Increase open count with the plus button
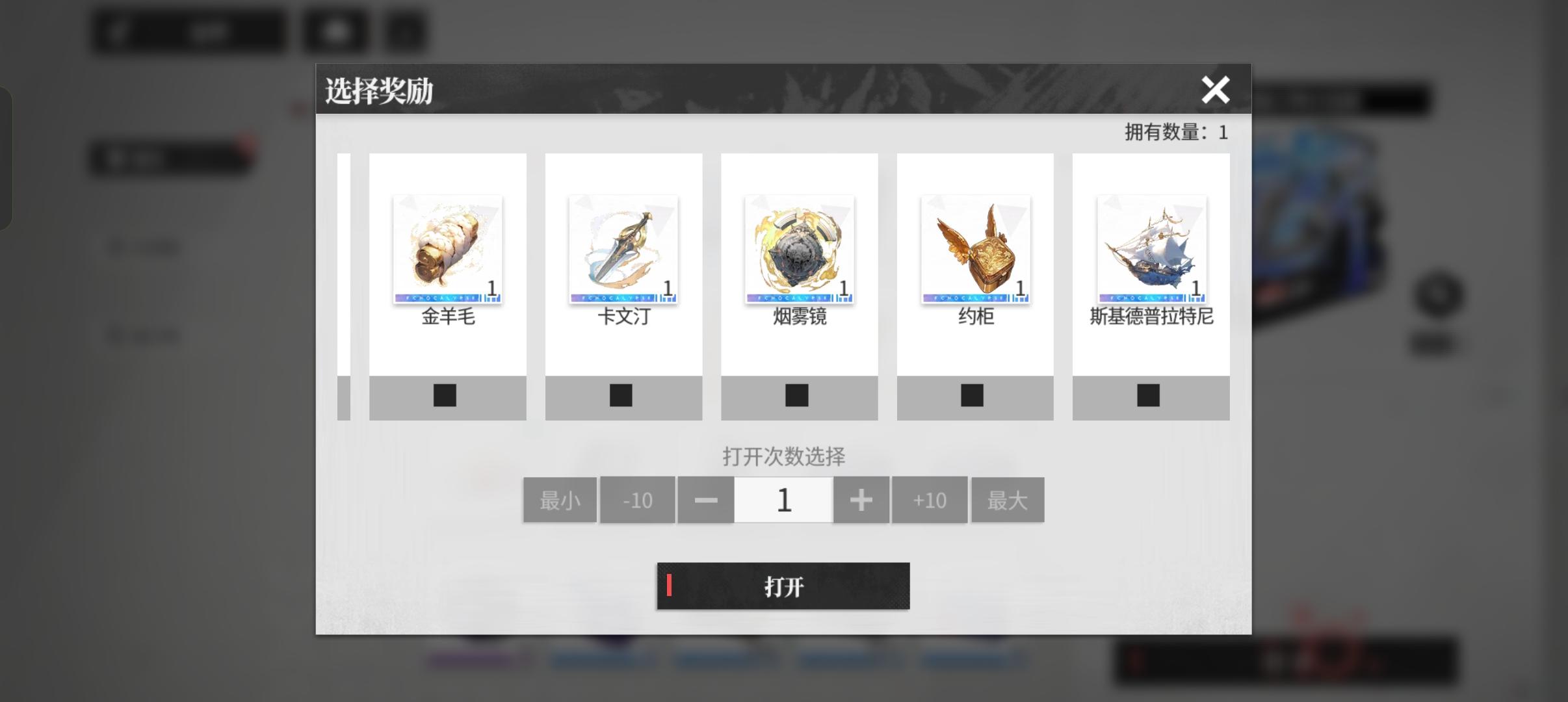Image resolution: width=1568 pixels, height=702 pixels. (x=862, y=499)
